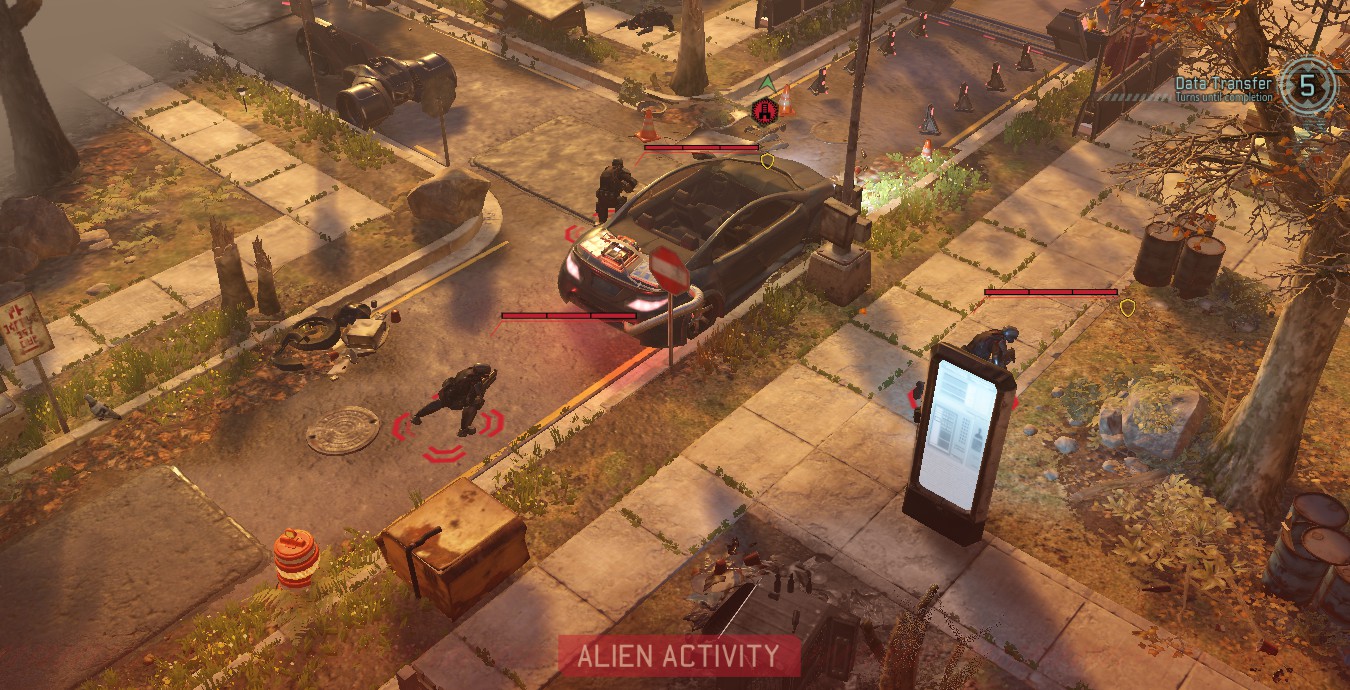Select the red hexagonal objective marker icon
This screenshot has width=1350, height=690.
(765, 111)
